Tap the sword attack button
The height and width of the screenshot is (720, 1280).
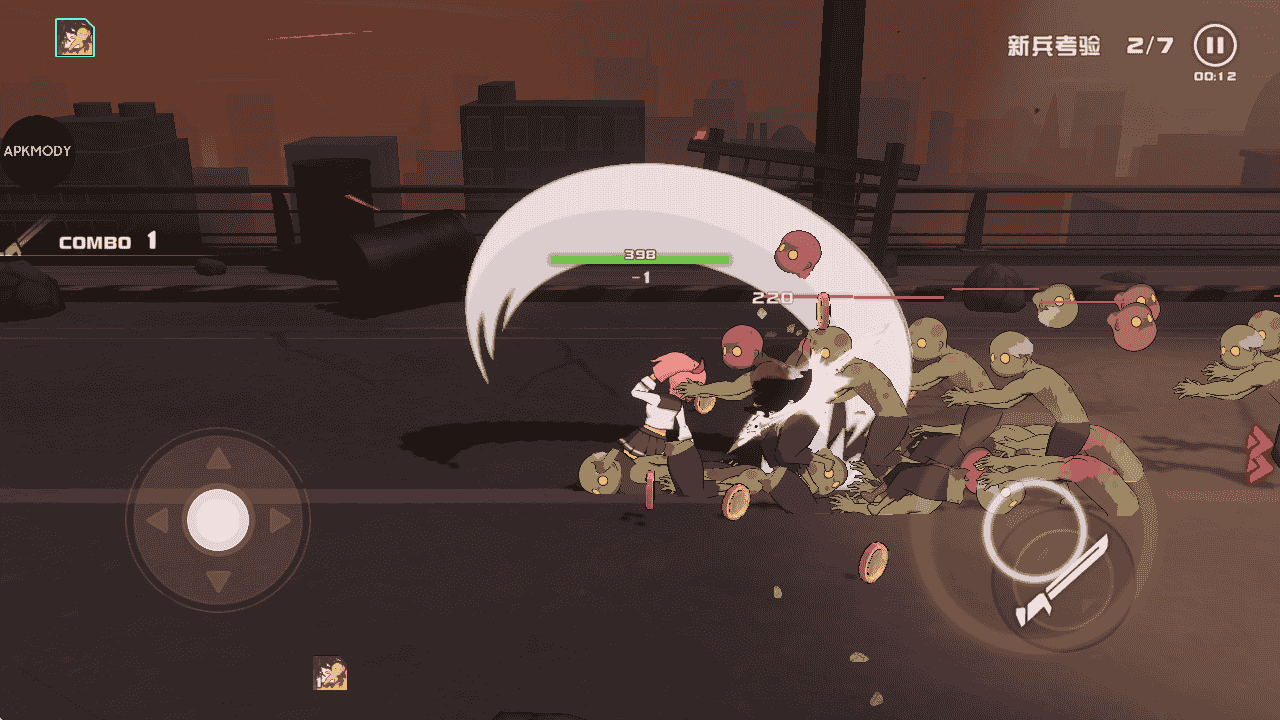click(1060, 583)
